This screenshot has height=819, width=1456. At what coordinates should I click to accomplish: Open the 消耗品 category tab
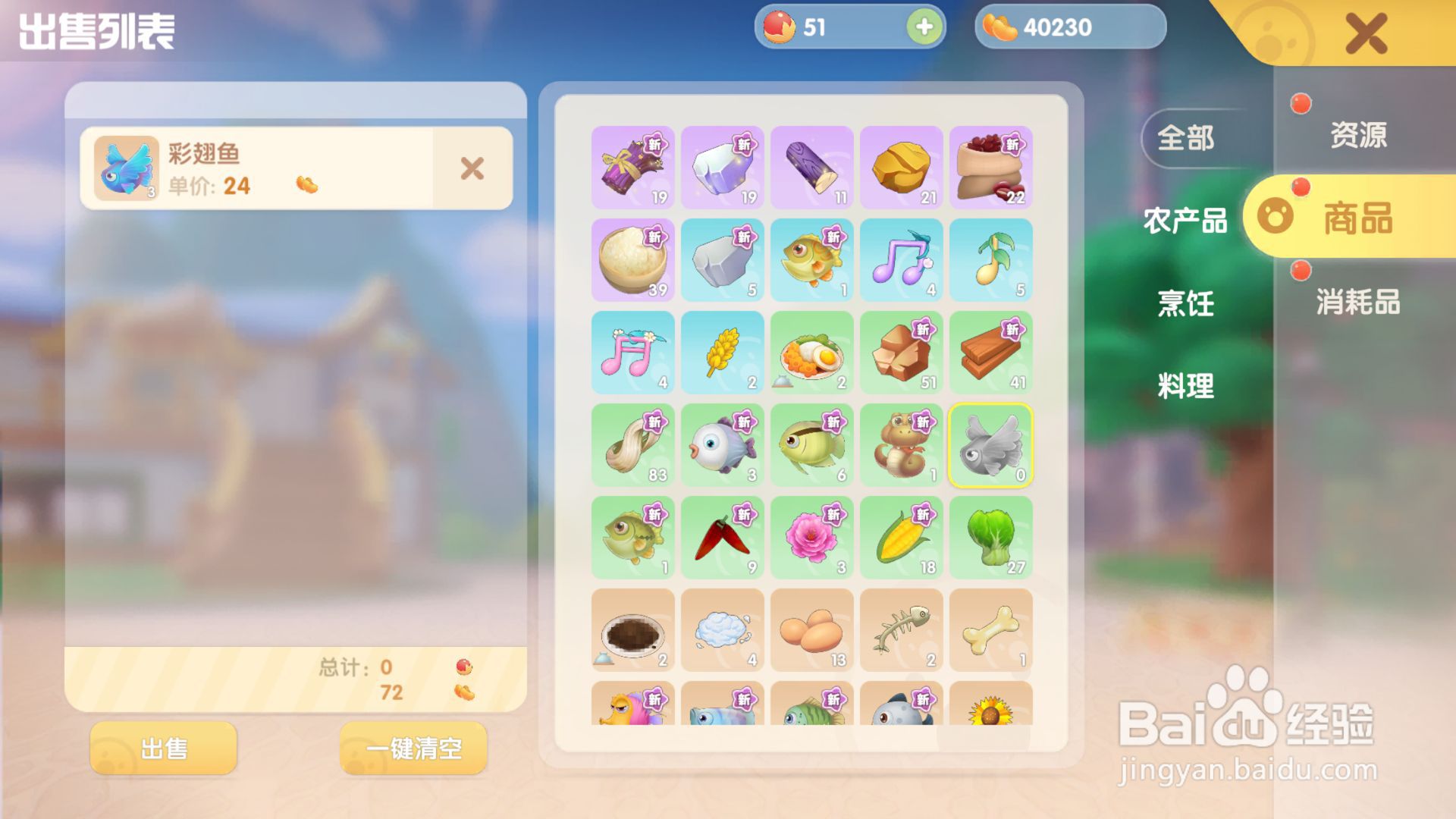(1357, 303)
